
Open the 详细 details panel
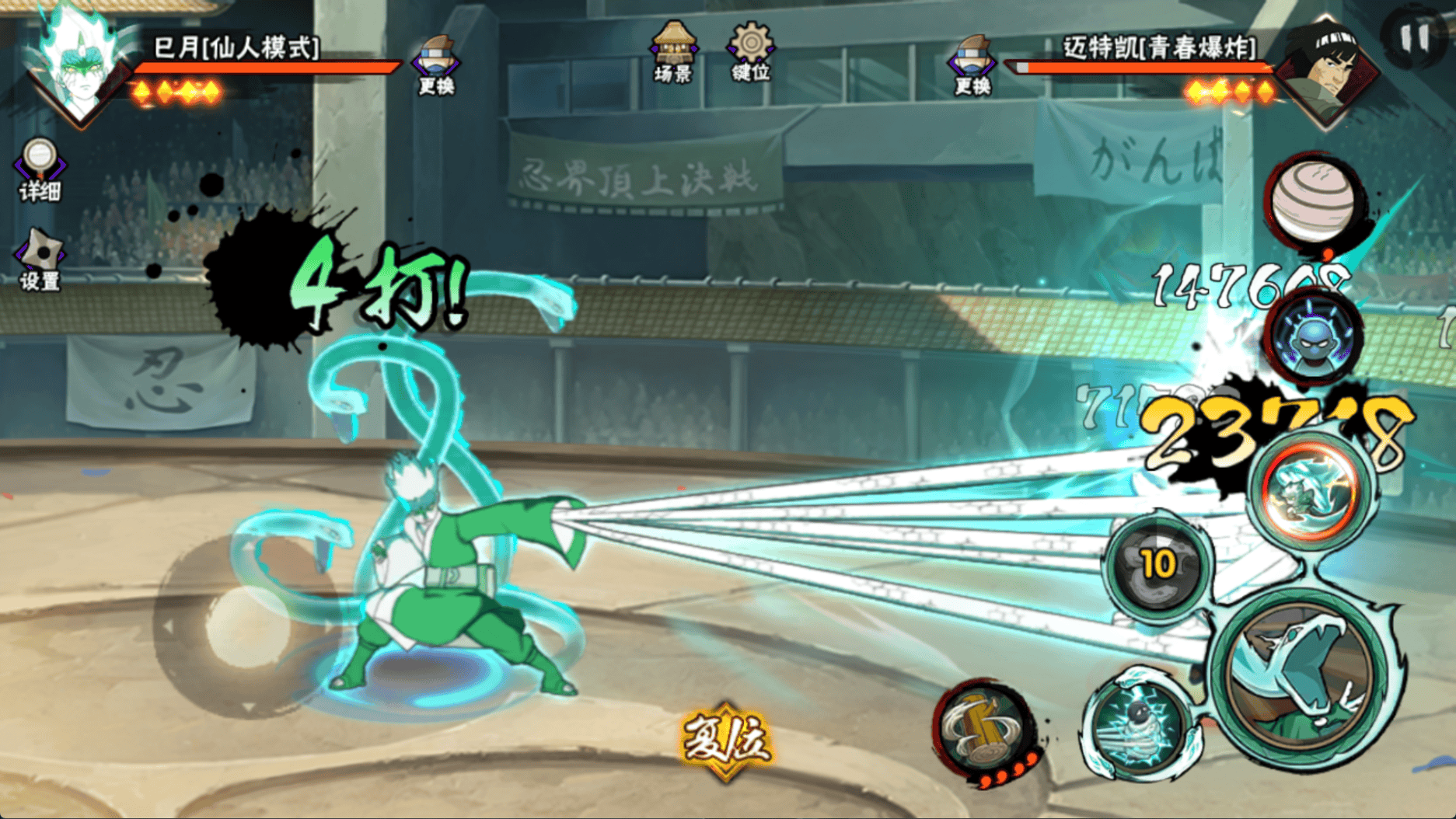click(x=39, y=170)
